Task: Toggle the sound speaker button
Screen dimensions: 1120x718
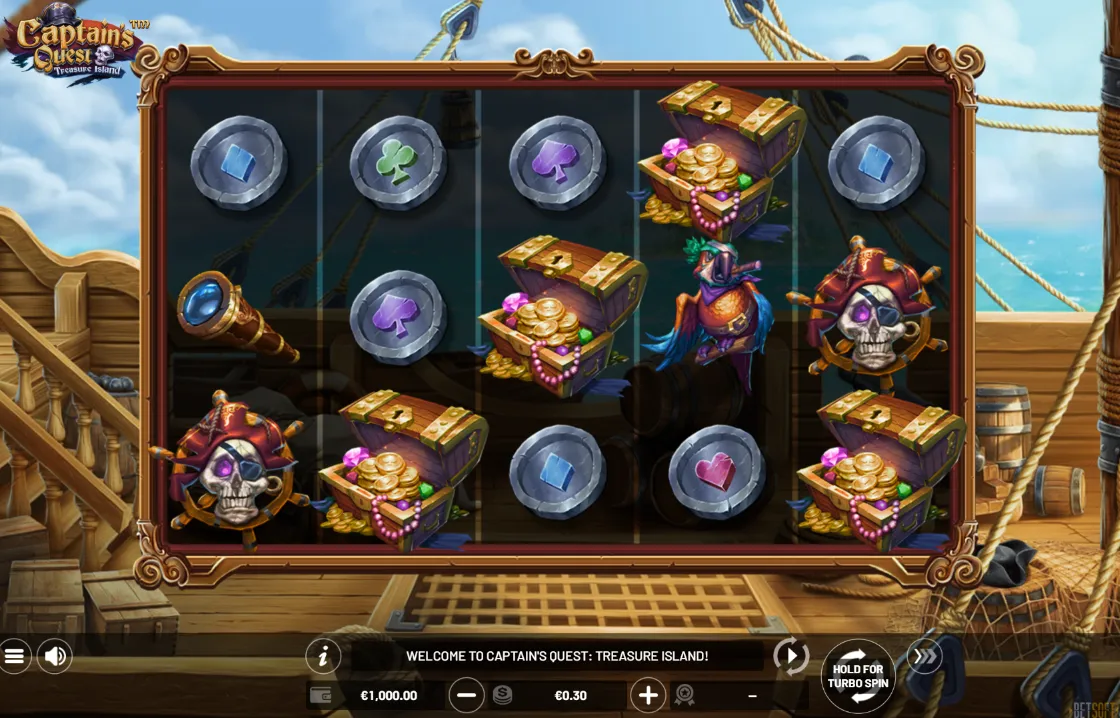Action: tap(55, 656)
